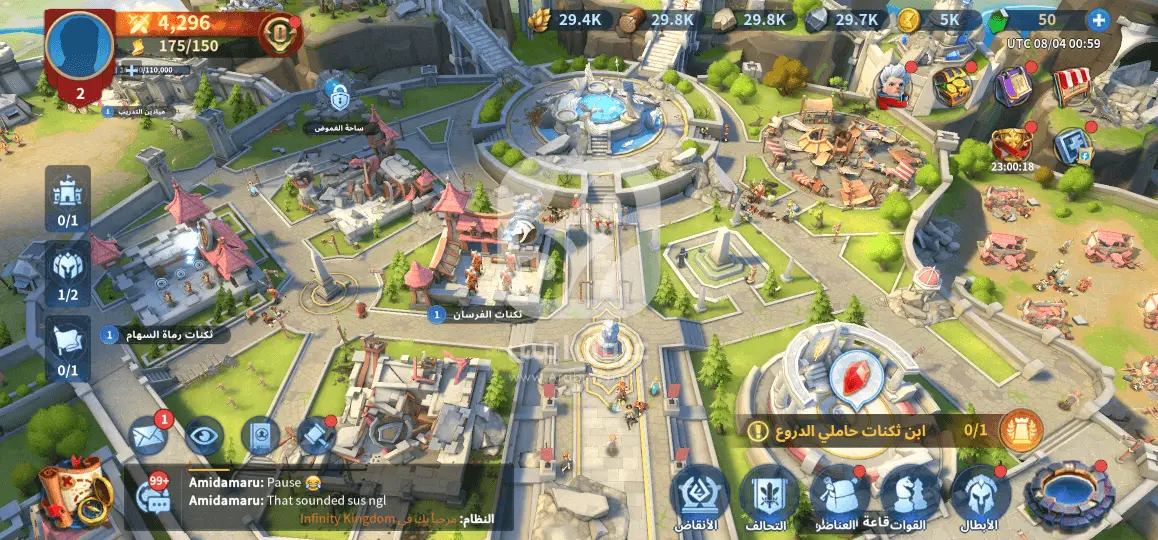Image resolution: width=1158 pixels, height=540 pixels.
Task: Open the gold treasure chest rewards
Action: (951, 85)
